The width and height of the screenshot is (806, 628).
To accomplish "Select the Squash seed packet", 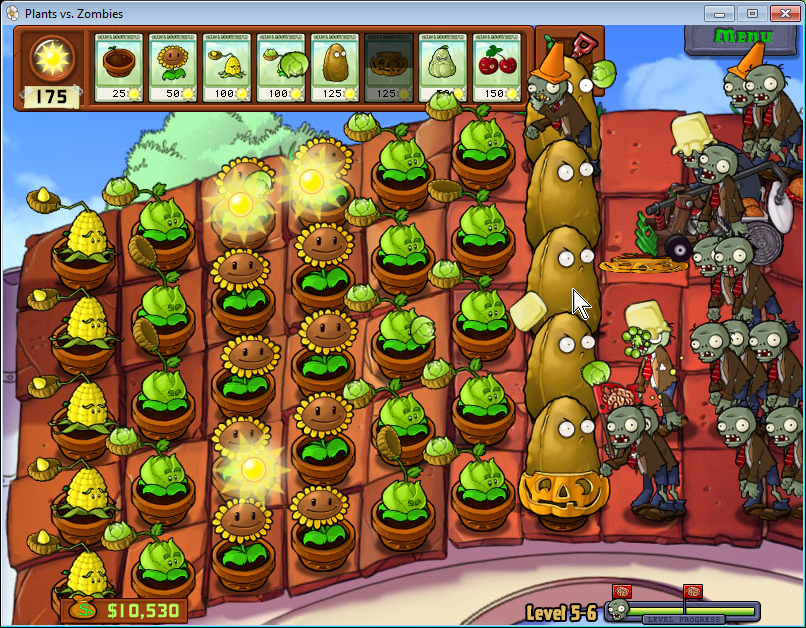I will coord(444,67).
